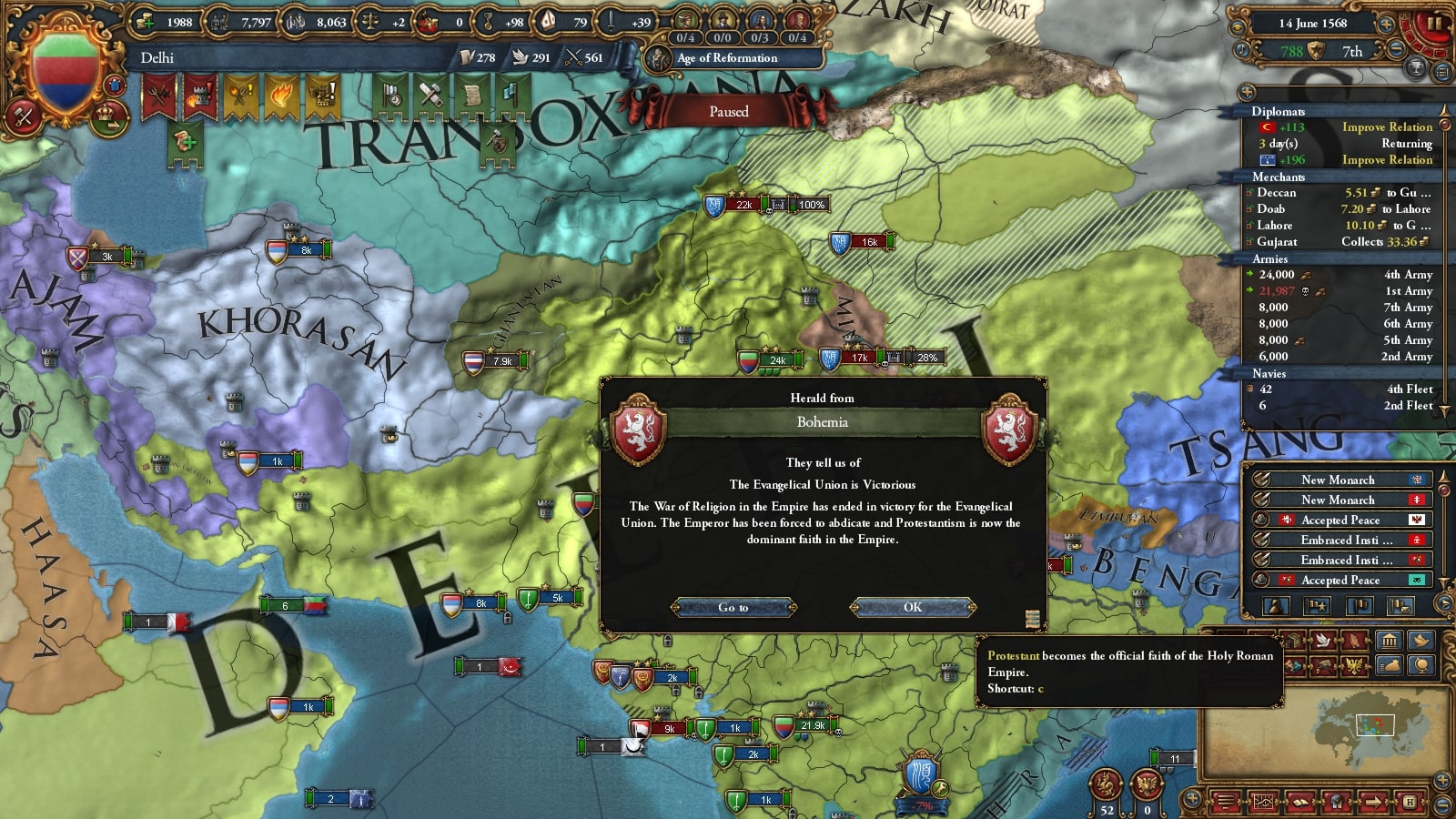The width and height of the screenshot is (1456, 819).
Task: Open the Age of Reformation panel
Action: (x=726, y=58)
